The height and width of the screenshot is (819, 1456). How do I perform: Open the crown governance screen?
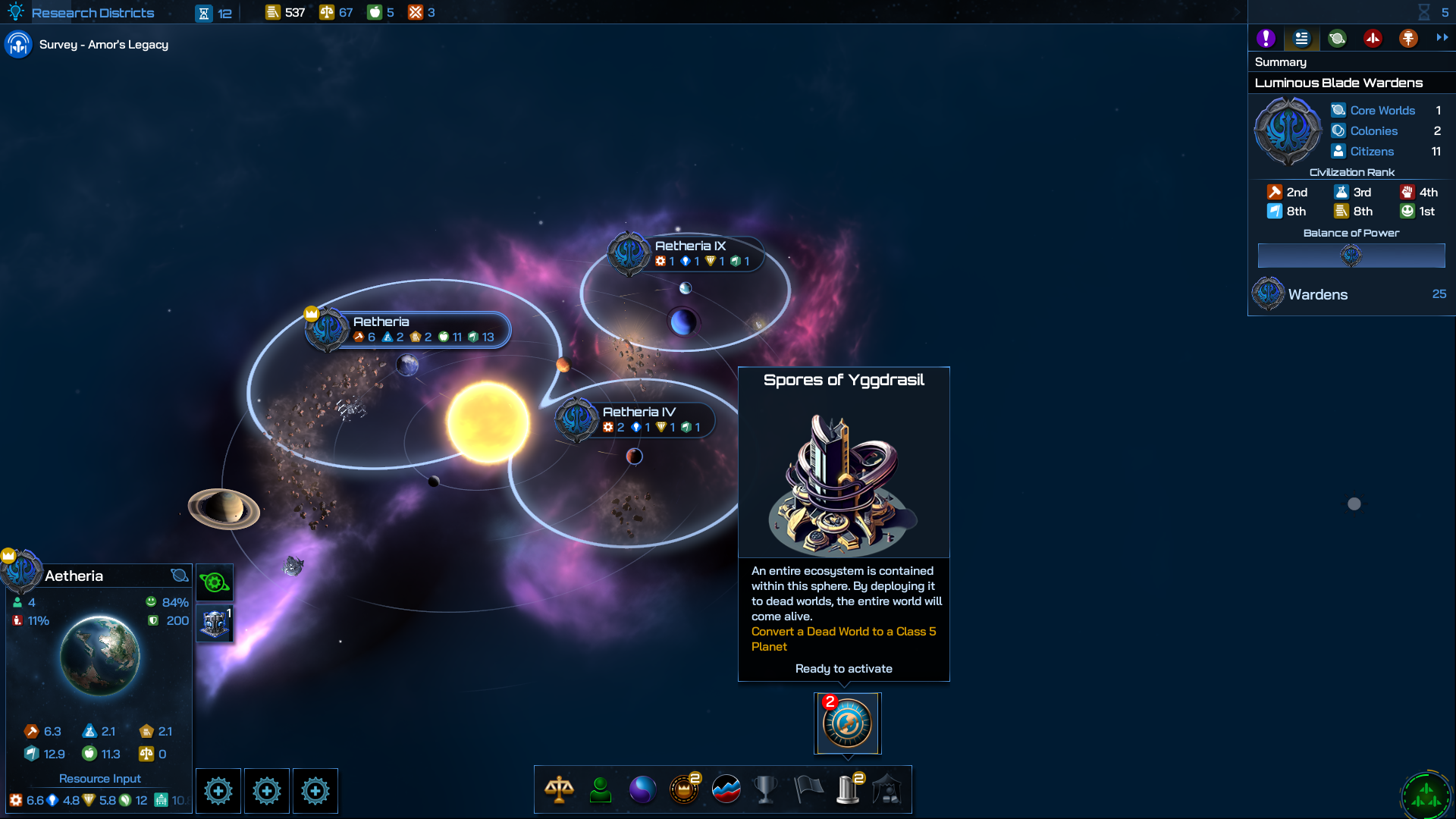point(684,789)
